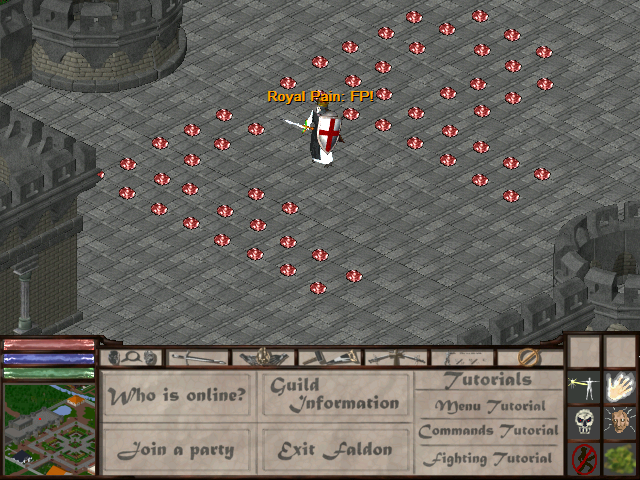Toggle the crossed-out running figure icon
640x480 pixels.
(584, 458)
